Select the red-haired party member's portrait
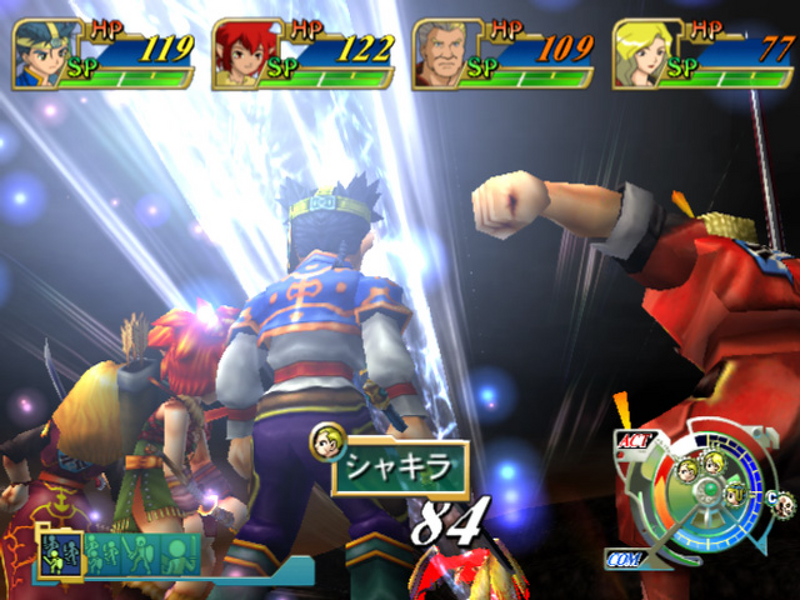The image size is (800, 600). (240, 54)
